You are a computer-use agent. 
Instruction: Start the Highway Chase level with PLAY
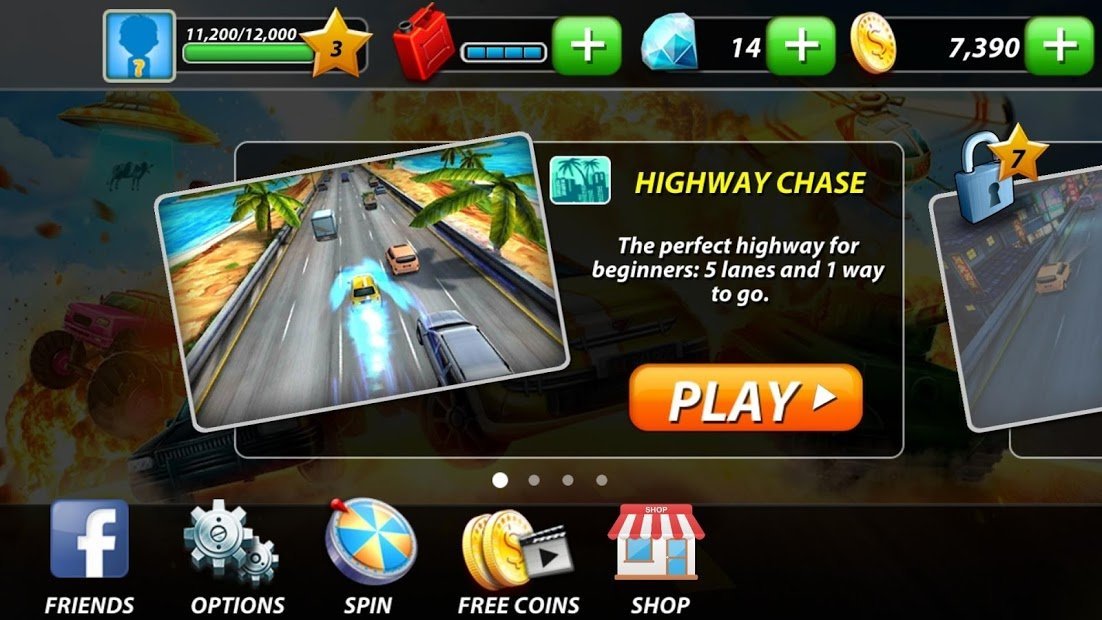tap(745, 398)
